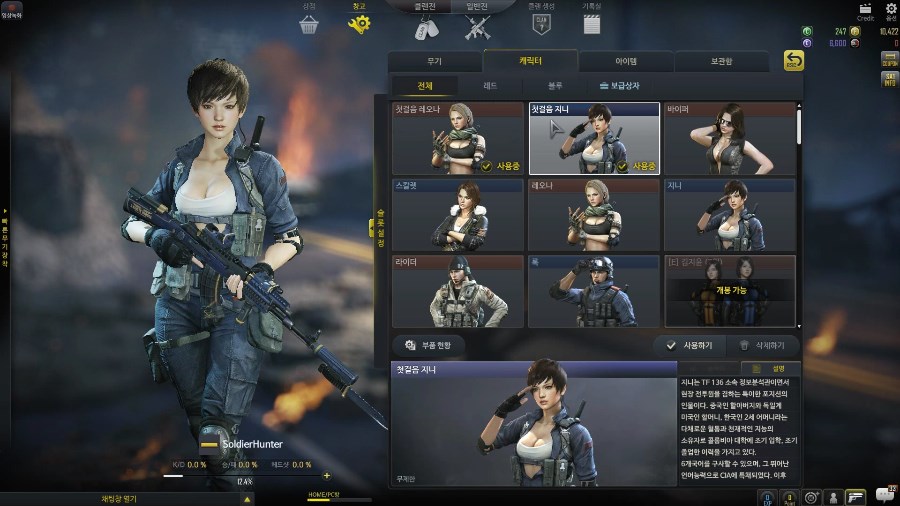This screenshot has height=506, width=900.
Task: Filter characters by 레드 team
Action: (489, 87)
